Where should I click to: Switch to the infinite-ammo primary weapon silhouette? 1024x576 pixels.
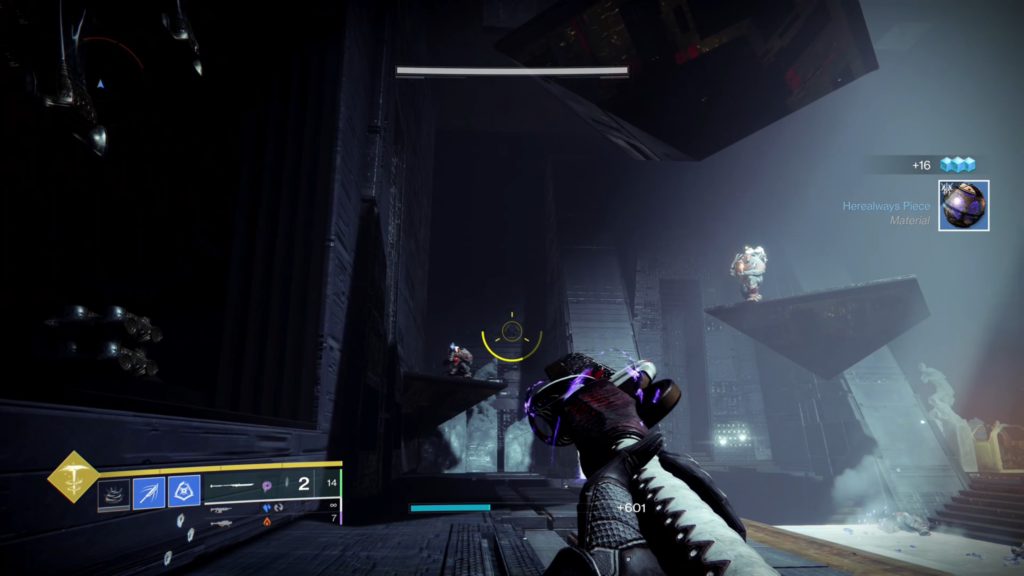point(221,508)
